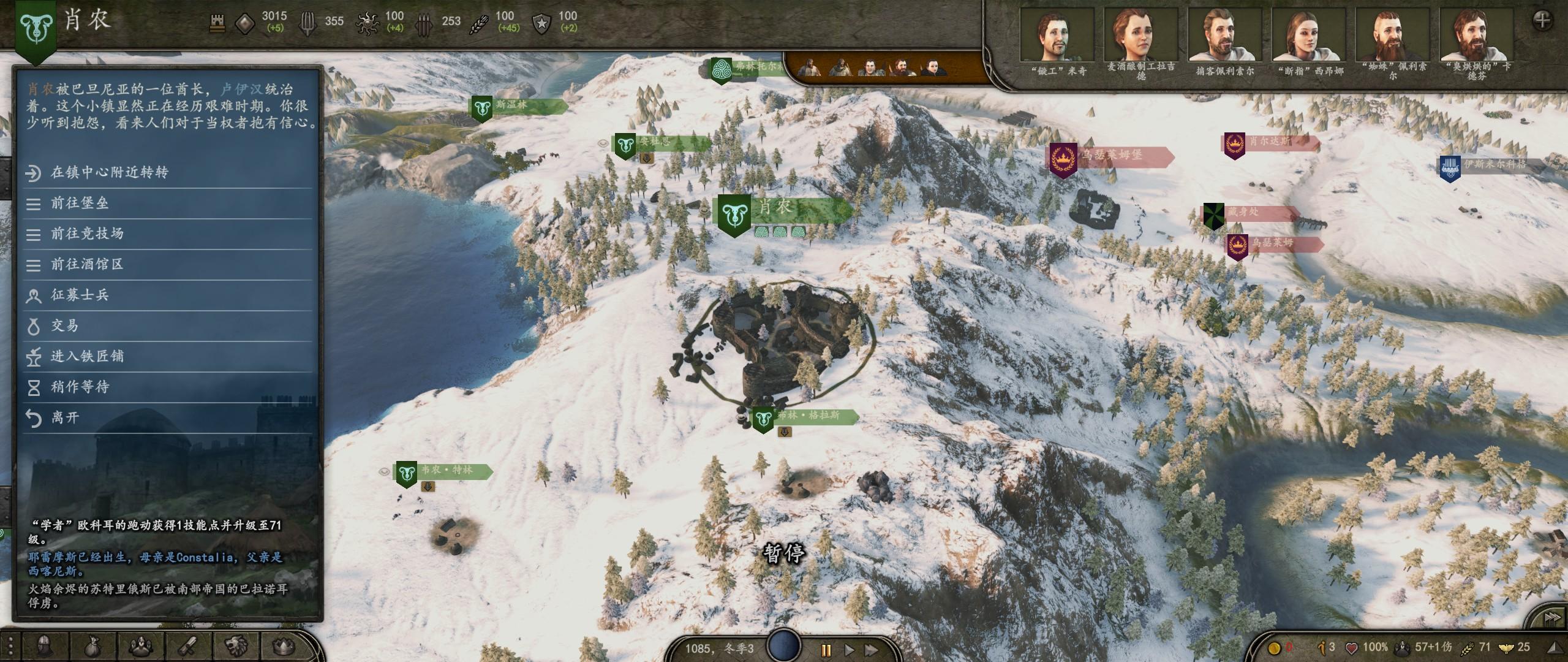Open the inventory sack icon
The height and width of the screenshot is (662, 1568).
(93, 646)
